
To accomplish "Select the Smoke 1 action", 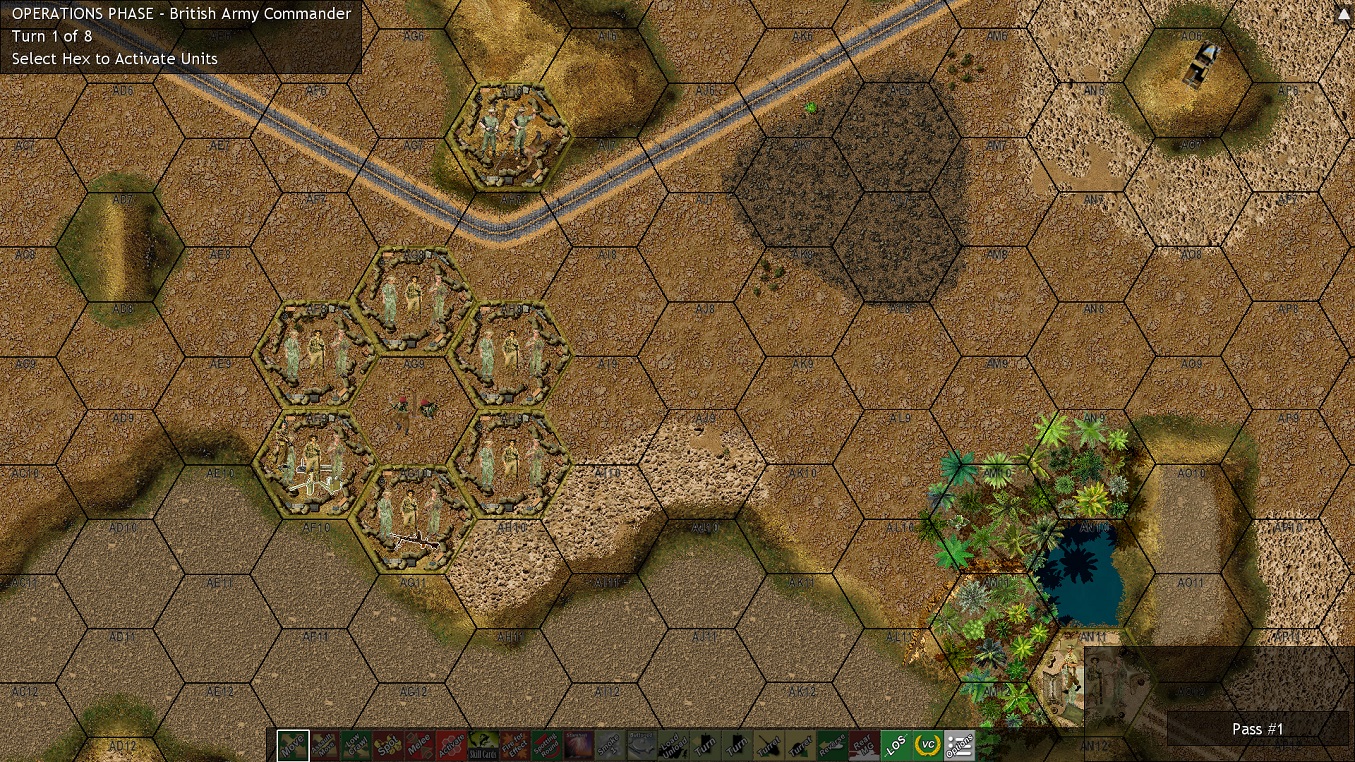I will pos(609,745).
